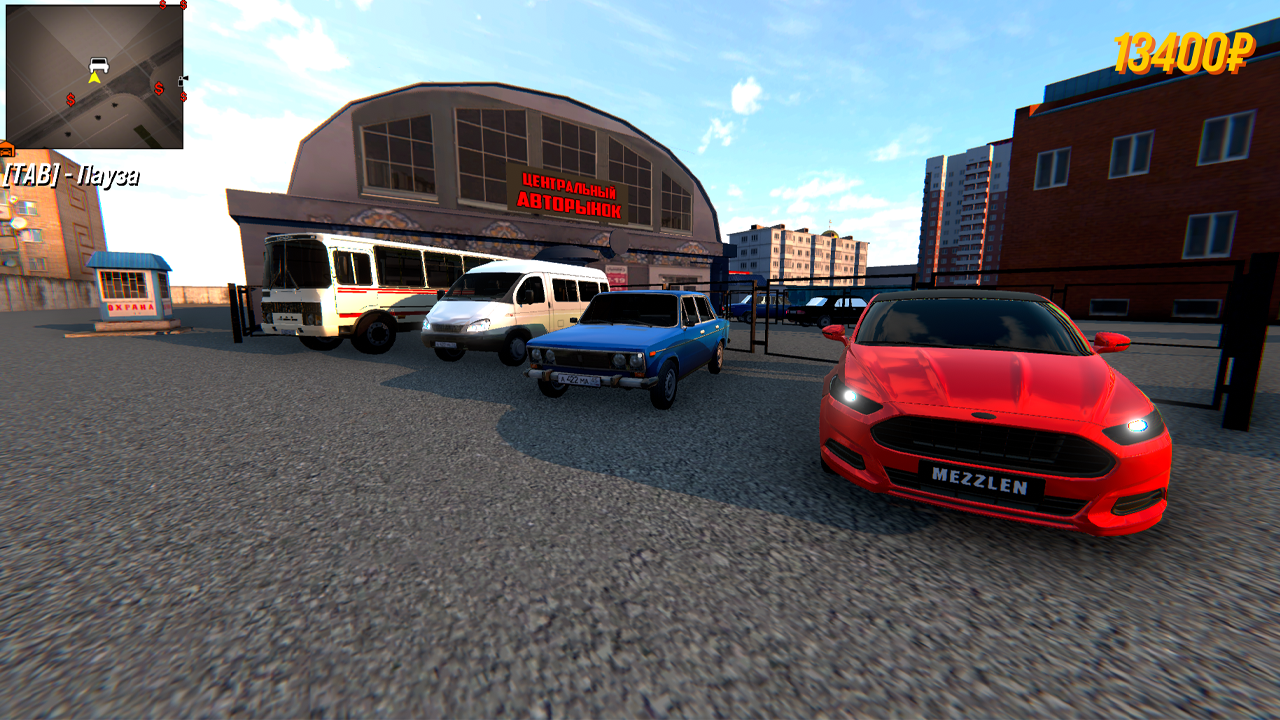1280x720 pixels.
Task: Click the topmost dollar marker on the minimap
Action: pos(162,6)
